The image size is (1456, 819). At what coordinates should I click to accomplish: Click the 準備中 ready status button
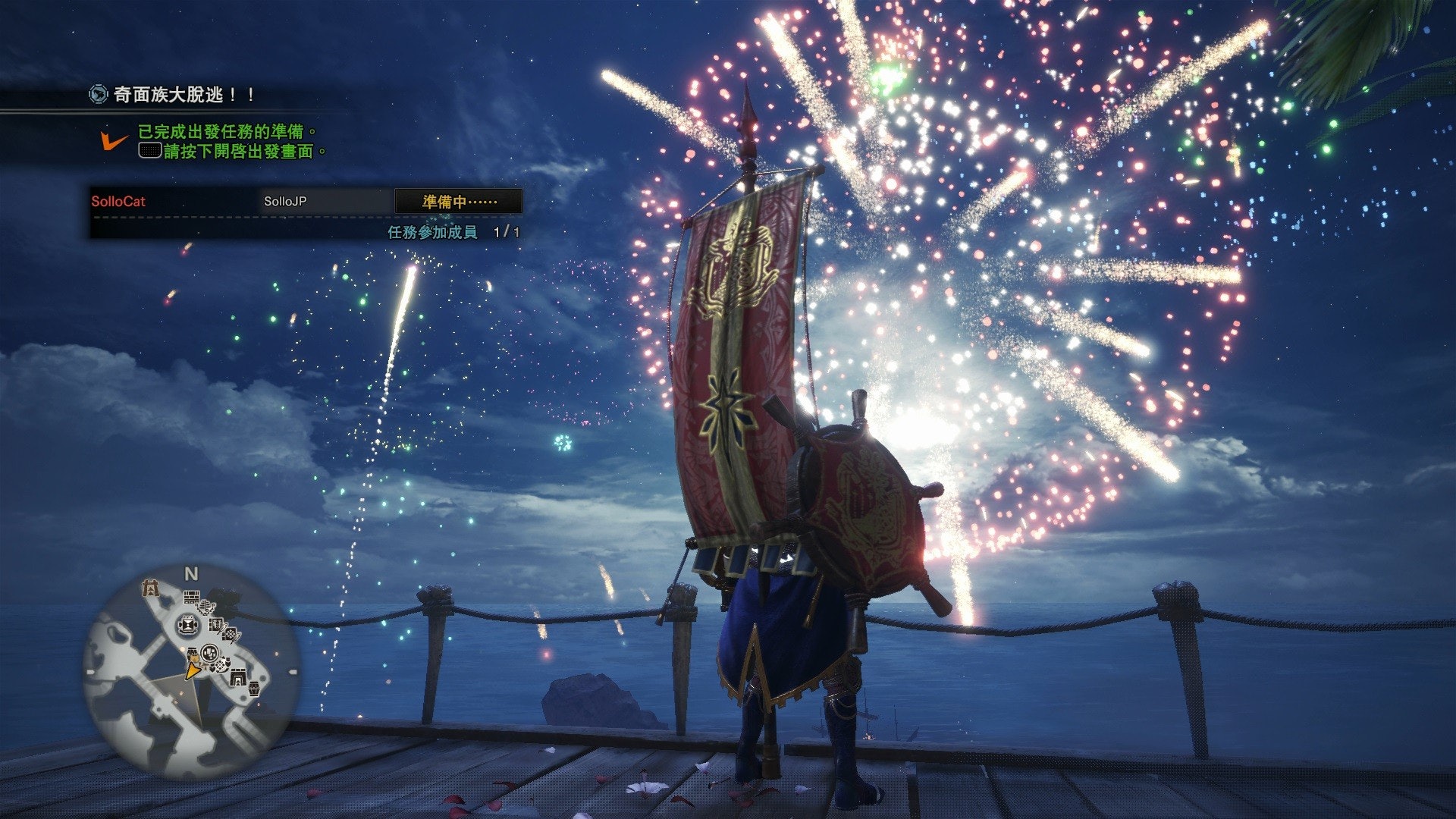[x=459, y=202]
